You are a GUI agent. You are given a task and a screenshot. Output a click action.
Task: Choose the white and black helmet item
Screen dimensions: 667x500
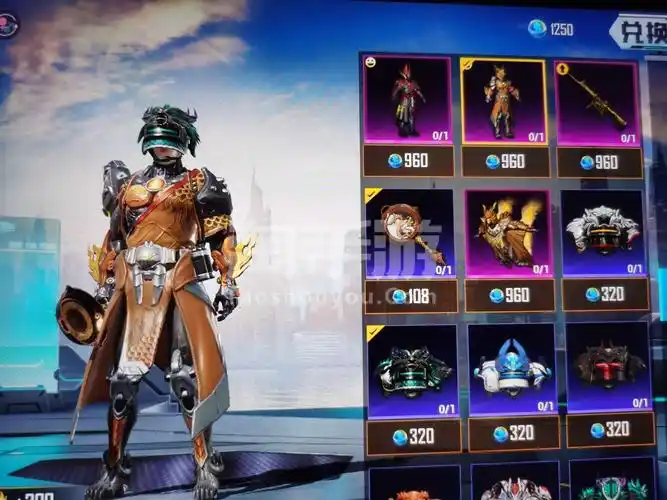602,233
